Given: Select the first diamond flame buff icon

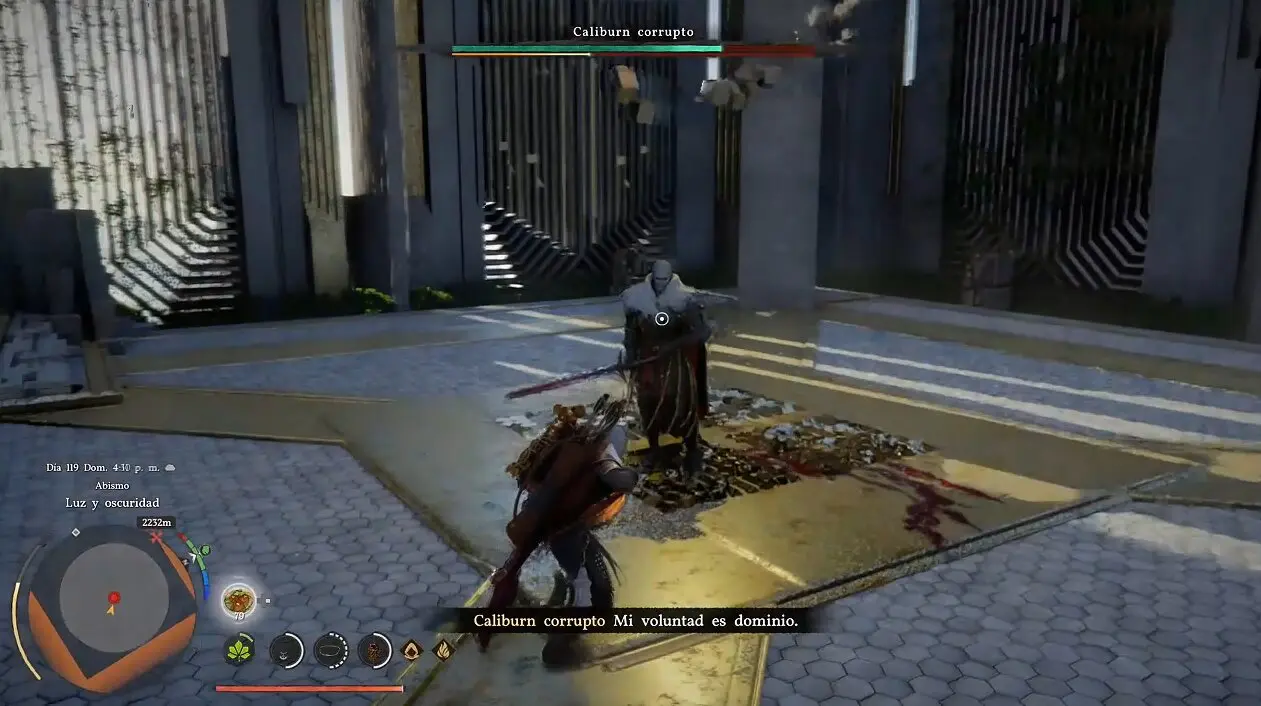Looking at the screenshot, I should pos(411,650).
